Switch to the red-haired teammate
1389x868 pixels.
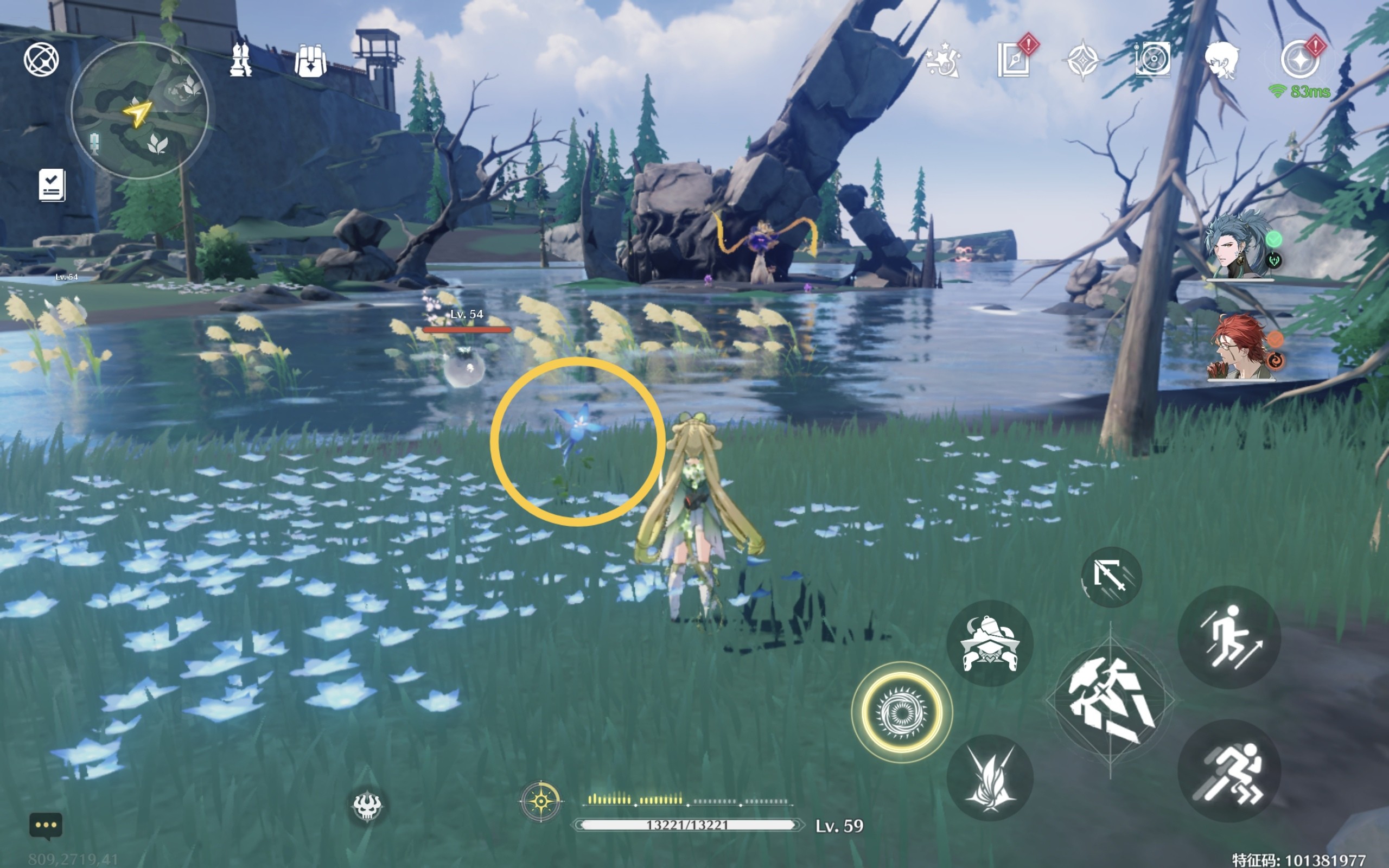pos(1240,346)
